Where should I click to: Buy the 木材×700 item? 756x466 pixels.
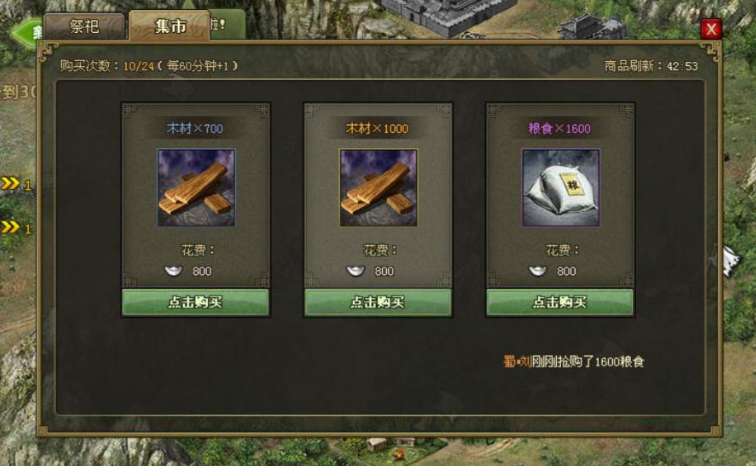[195, 303]
